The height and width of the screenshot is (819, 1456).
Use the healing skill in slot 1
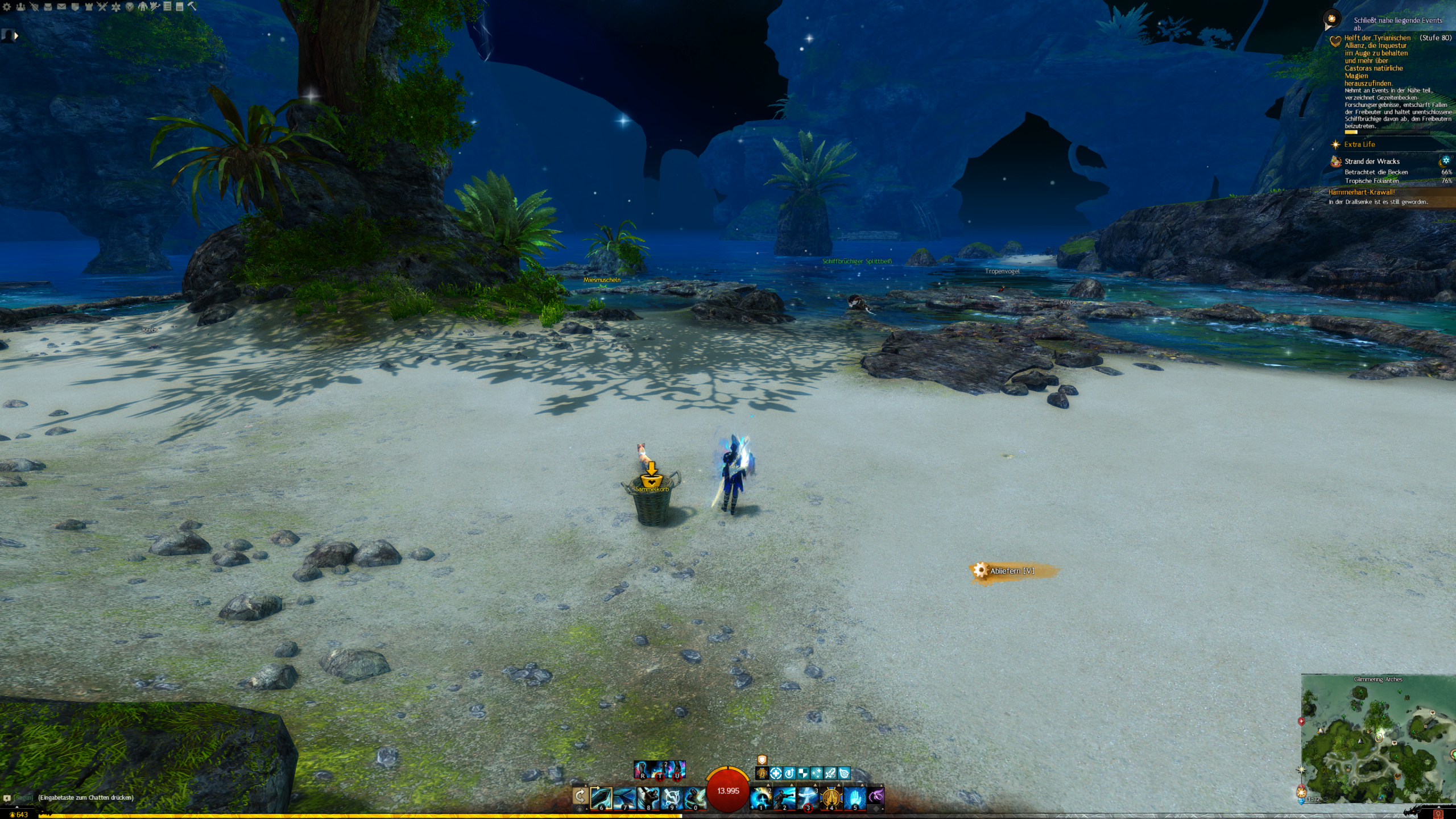[x=761, y=798]
